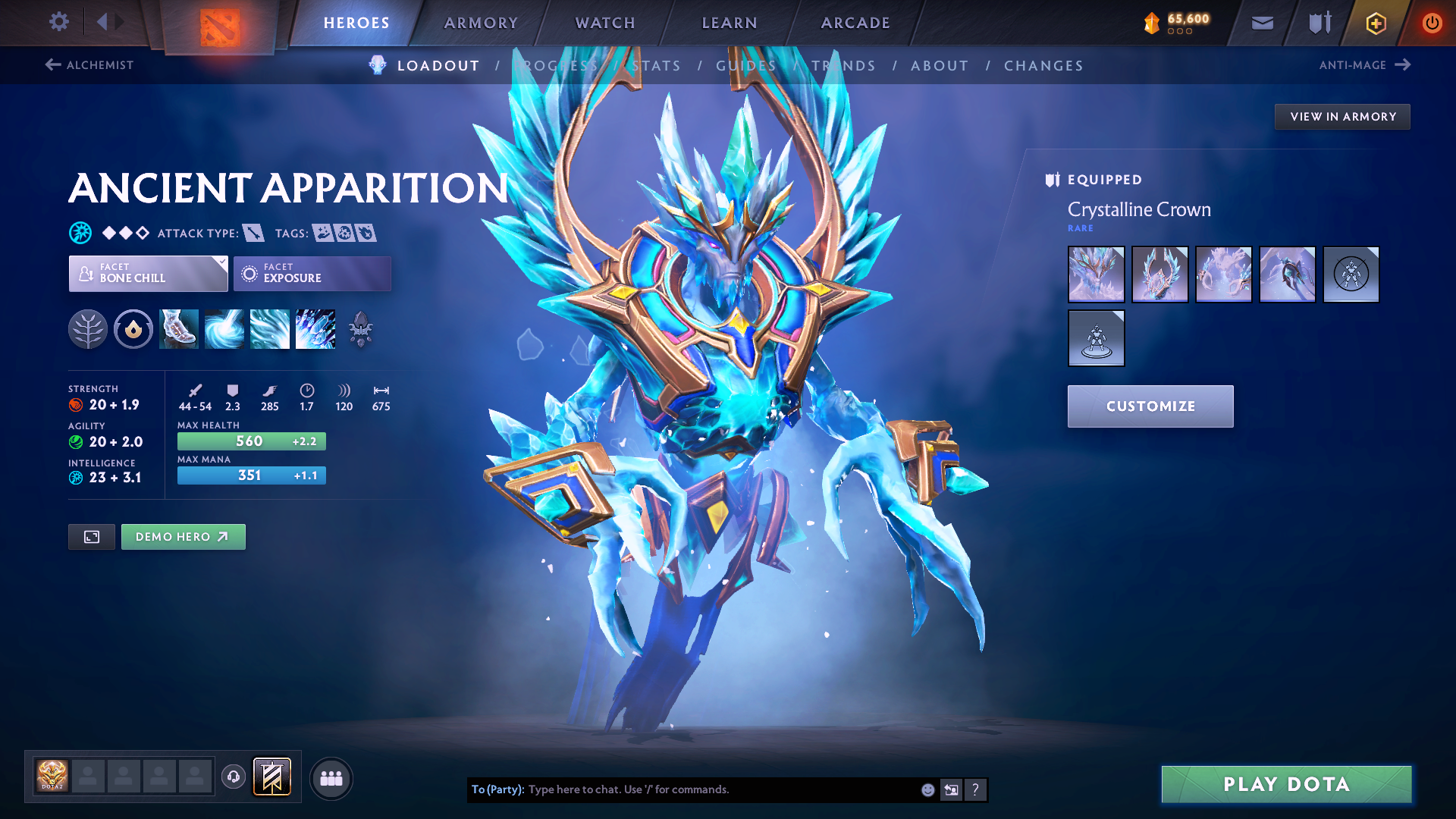Select the Ice Vortex ability icon
Screen dimensions: 1456x819
(224, 329)
